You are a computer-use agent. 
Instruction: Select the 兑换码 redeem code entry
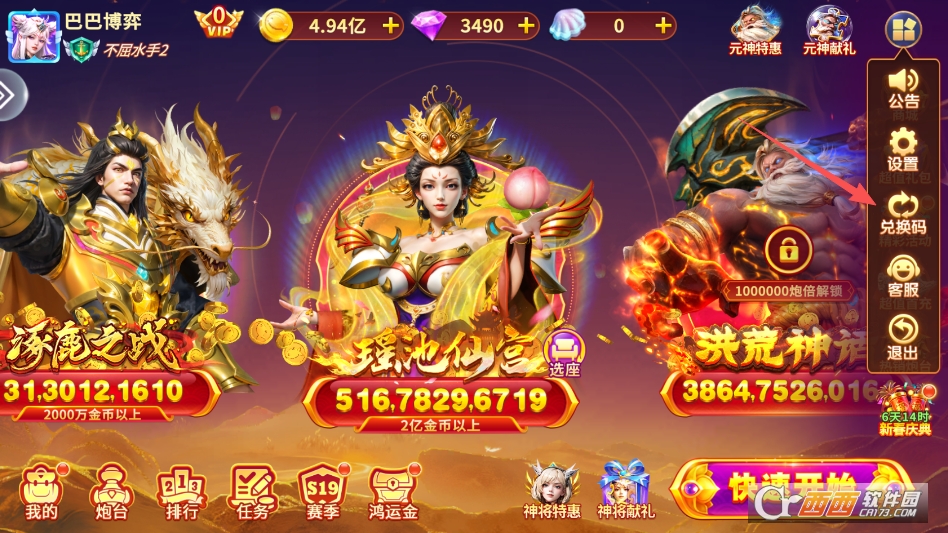pos(903,212)
